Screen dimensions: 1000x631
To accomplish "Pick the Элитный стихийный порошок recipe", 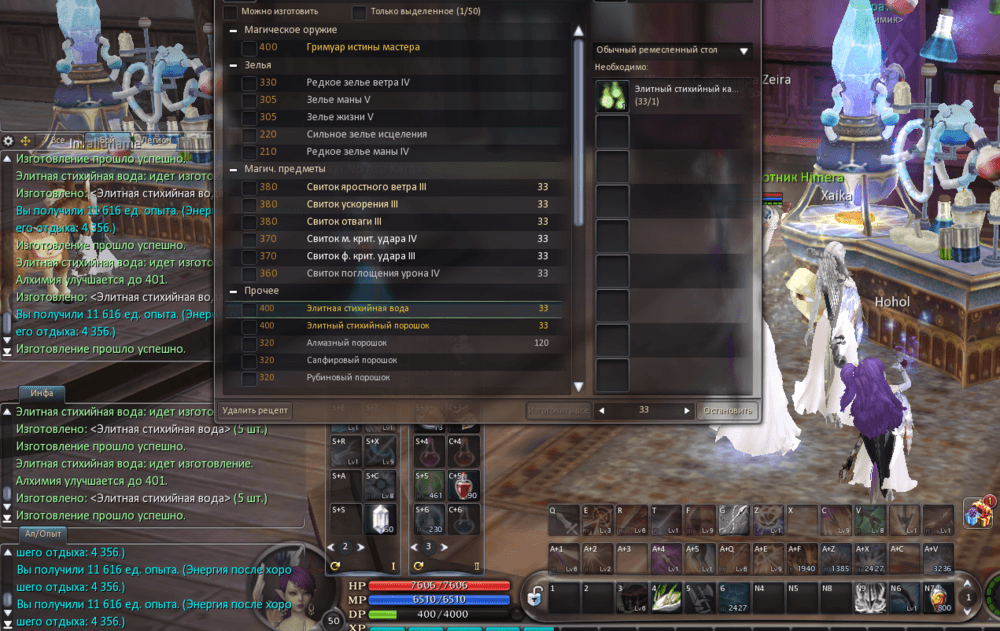I will pos(367,326).
